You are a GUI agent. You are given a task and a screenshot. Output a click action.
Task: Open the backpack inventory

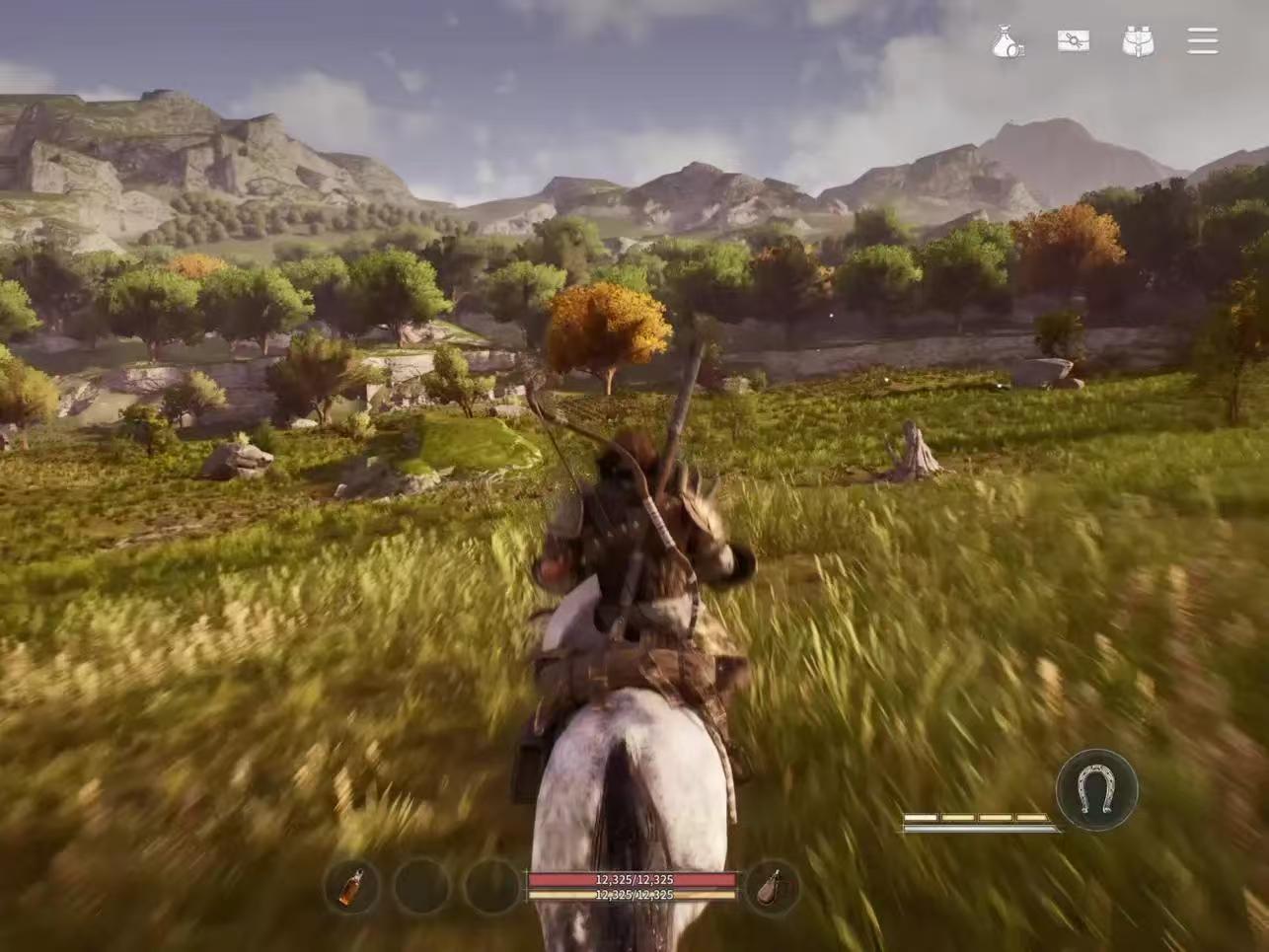[x=1138, y=40]
